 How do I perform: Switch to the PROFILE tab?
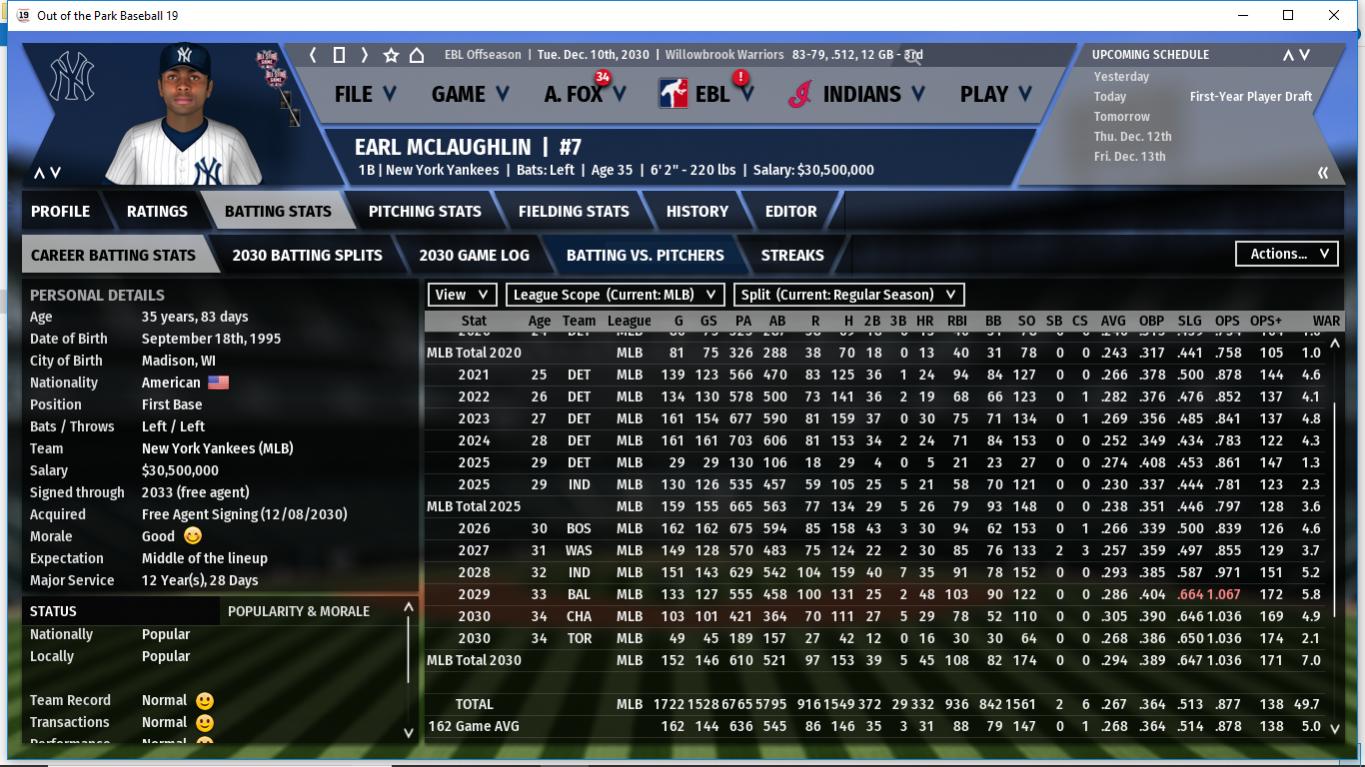click(60, 211)
